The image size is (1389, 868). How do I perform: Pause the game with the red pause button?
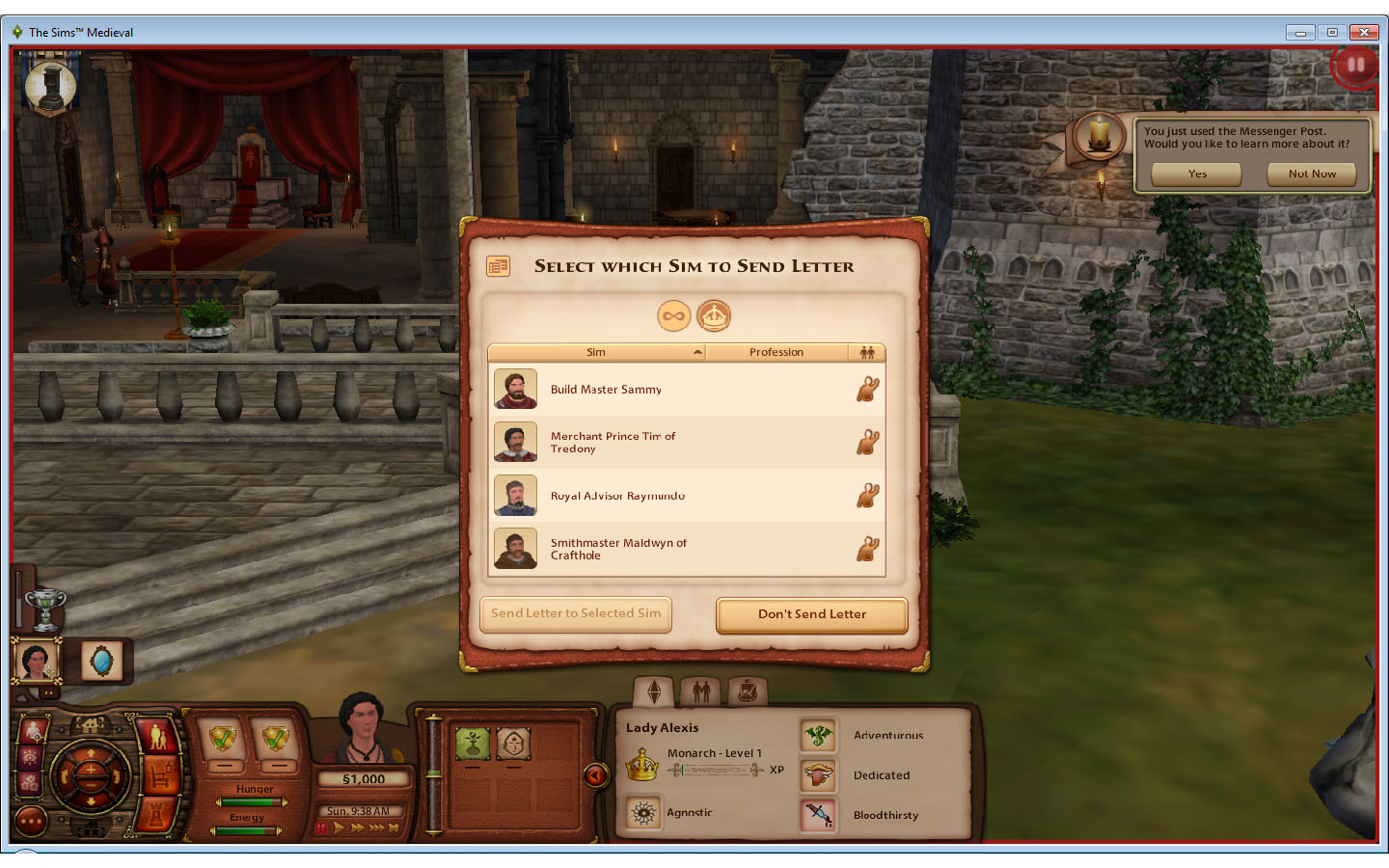[1354, 64]
